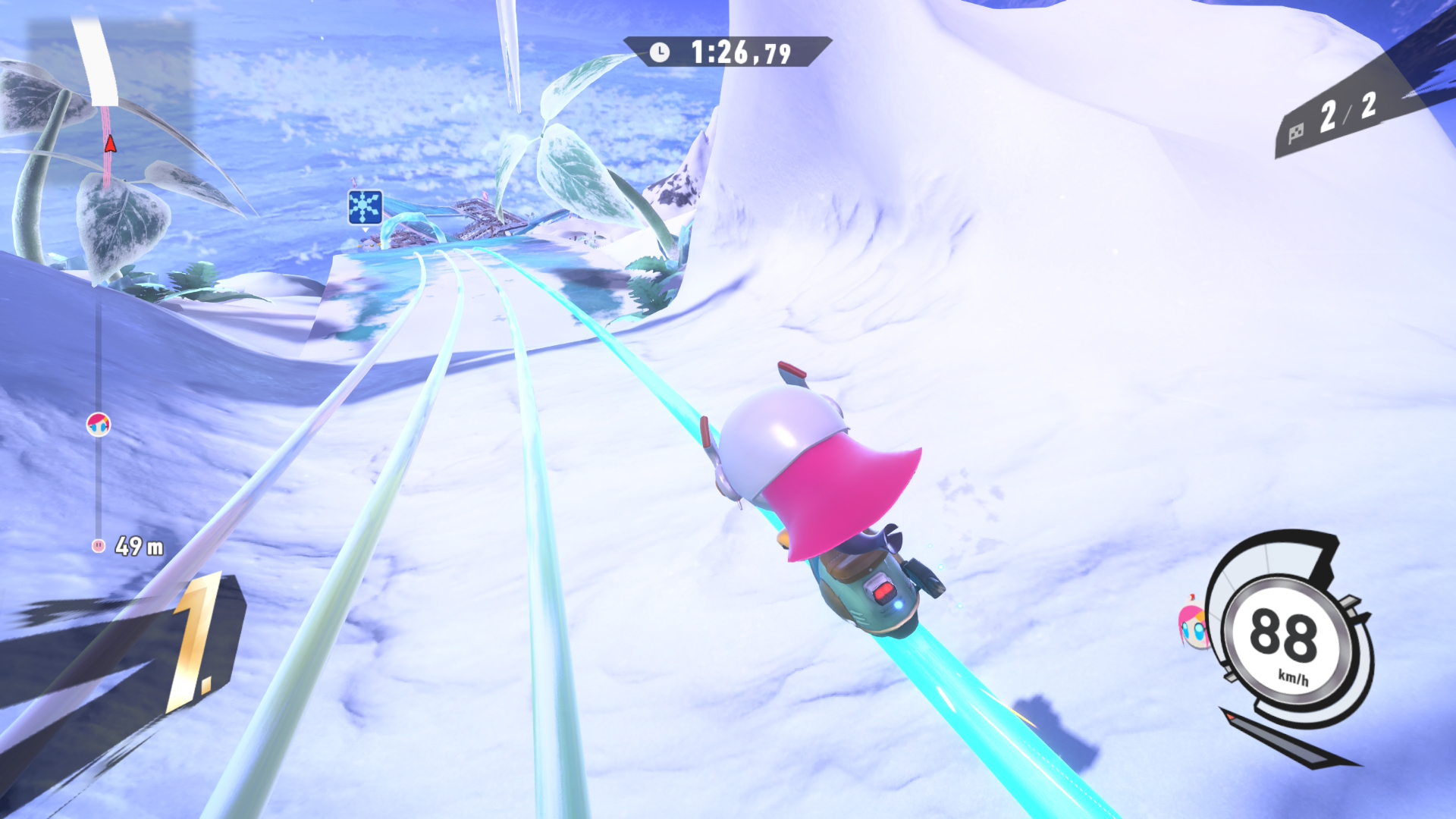Select the blue snowflake marker icon
Image resolution: width=1456 pixels, height=819 pixels.
click(365, 207)
